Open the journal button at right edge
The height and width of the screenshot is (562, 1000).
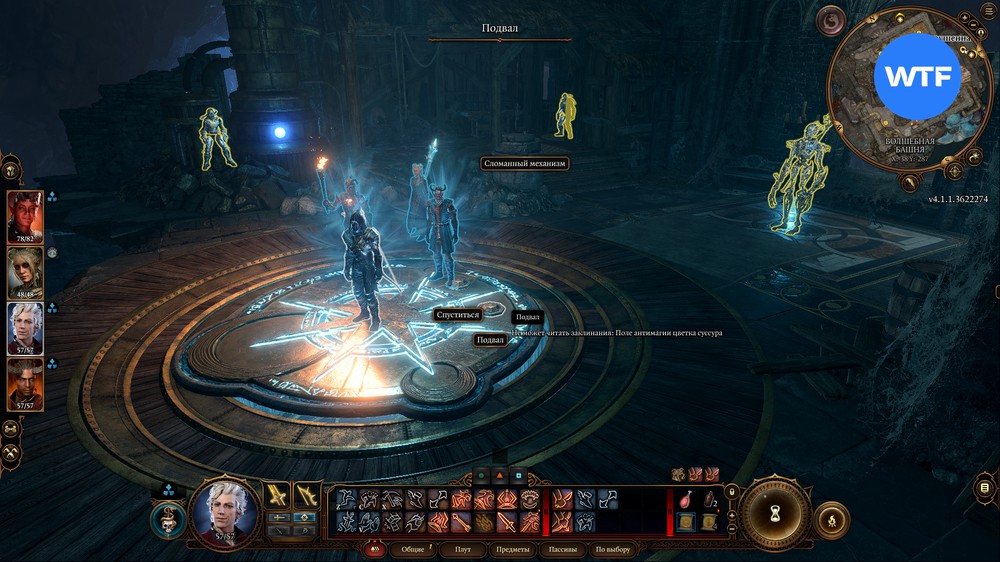click(x=985, y=487)
